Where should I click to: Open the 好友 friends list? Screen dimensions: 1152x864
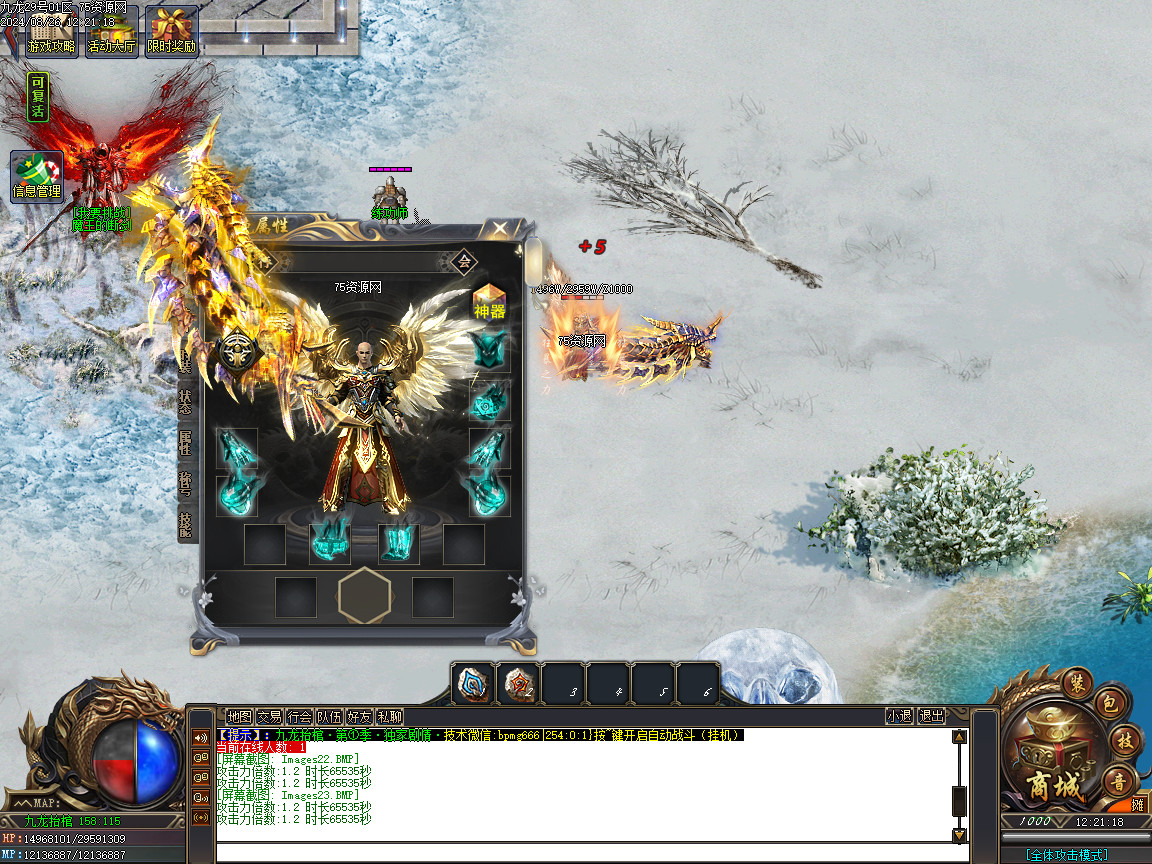(360, 716)
